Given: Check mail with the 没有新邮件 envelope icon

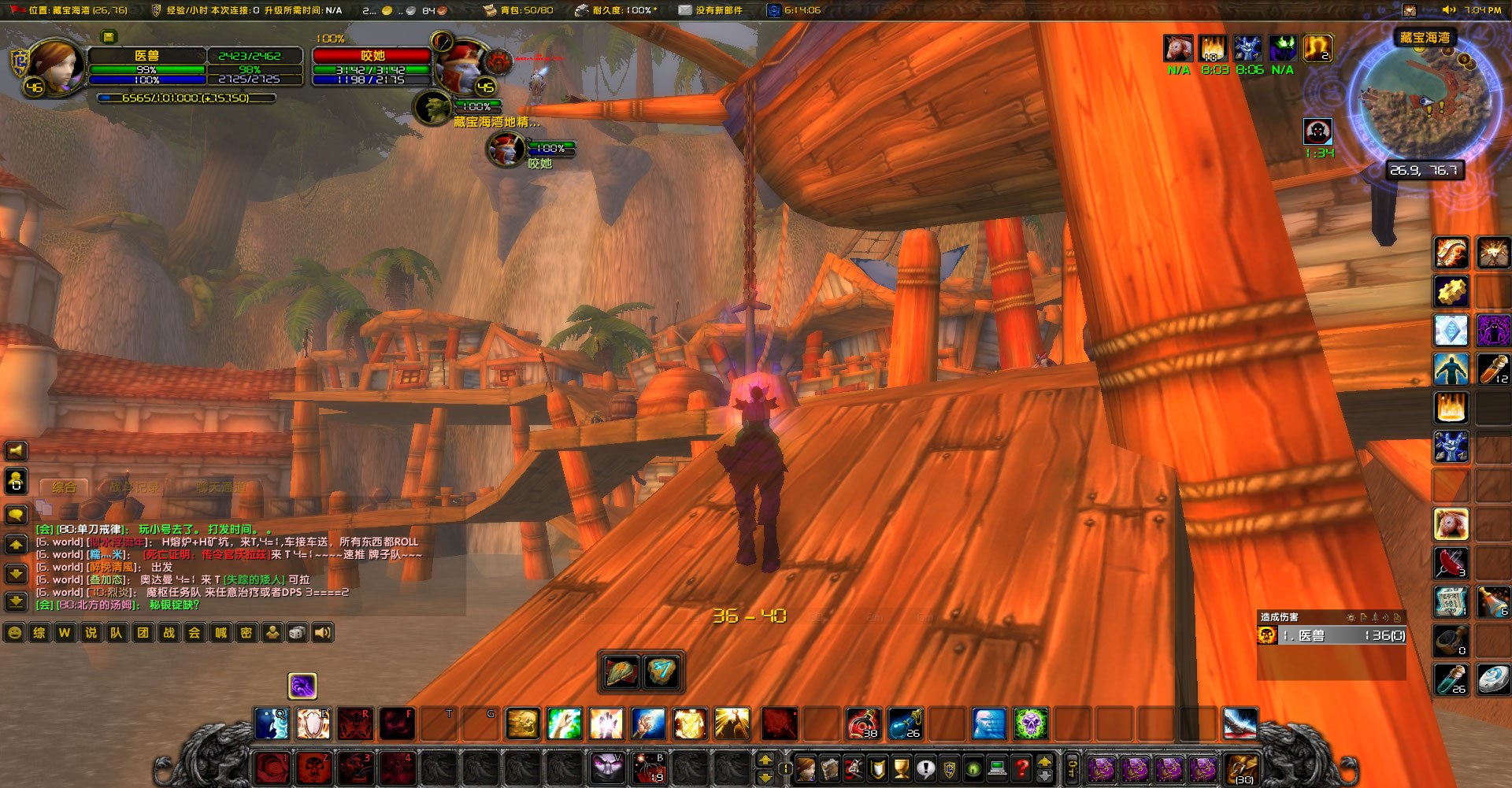Looking at the screenshot, I should (686, 10).
